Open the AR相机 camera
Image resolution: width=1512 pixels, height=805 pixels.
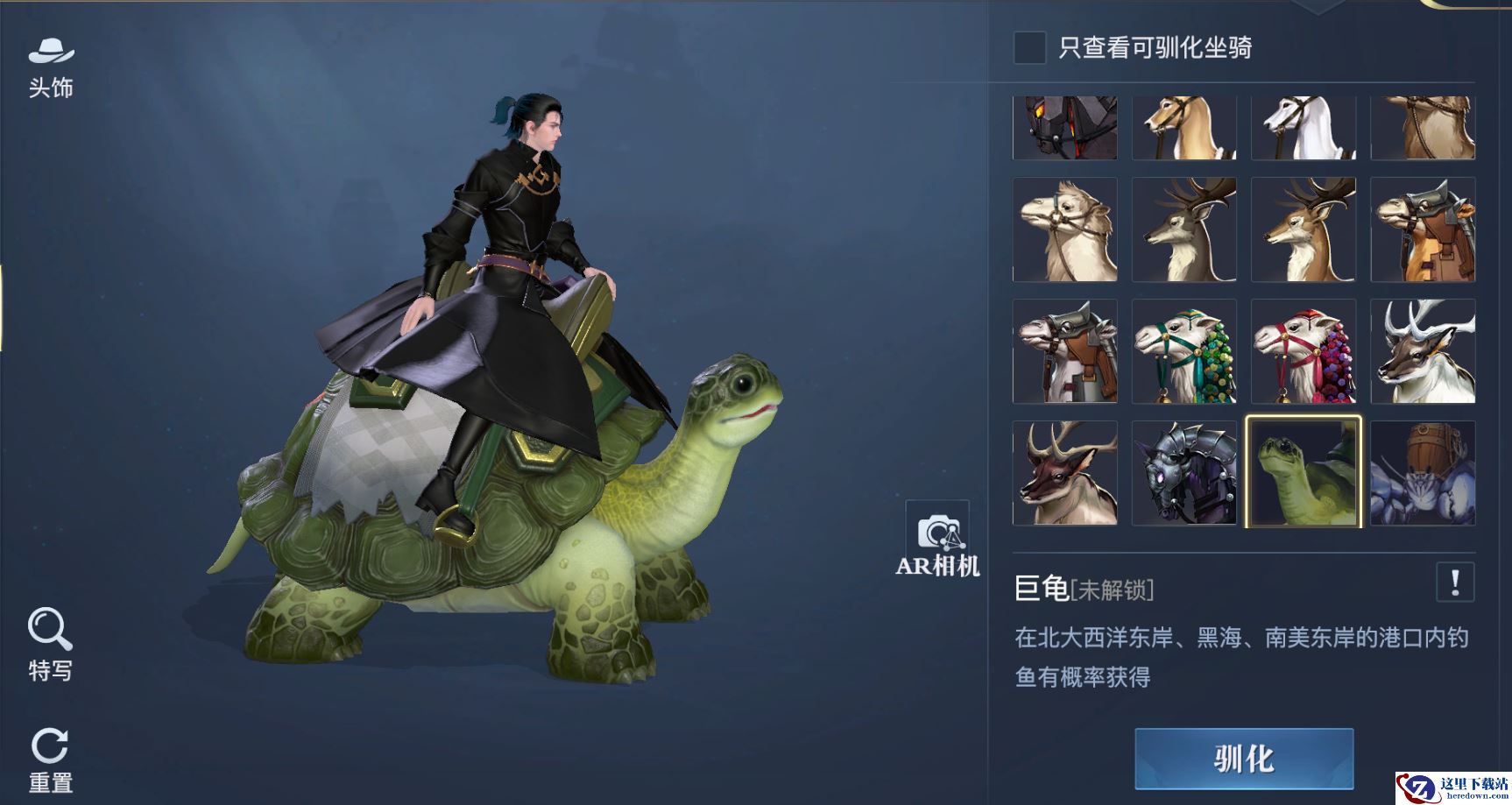tap(936, 540)
